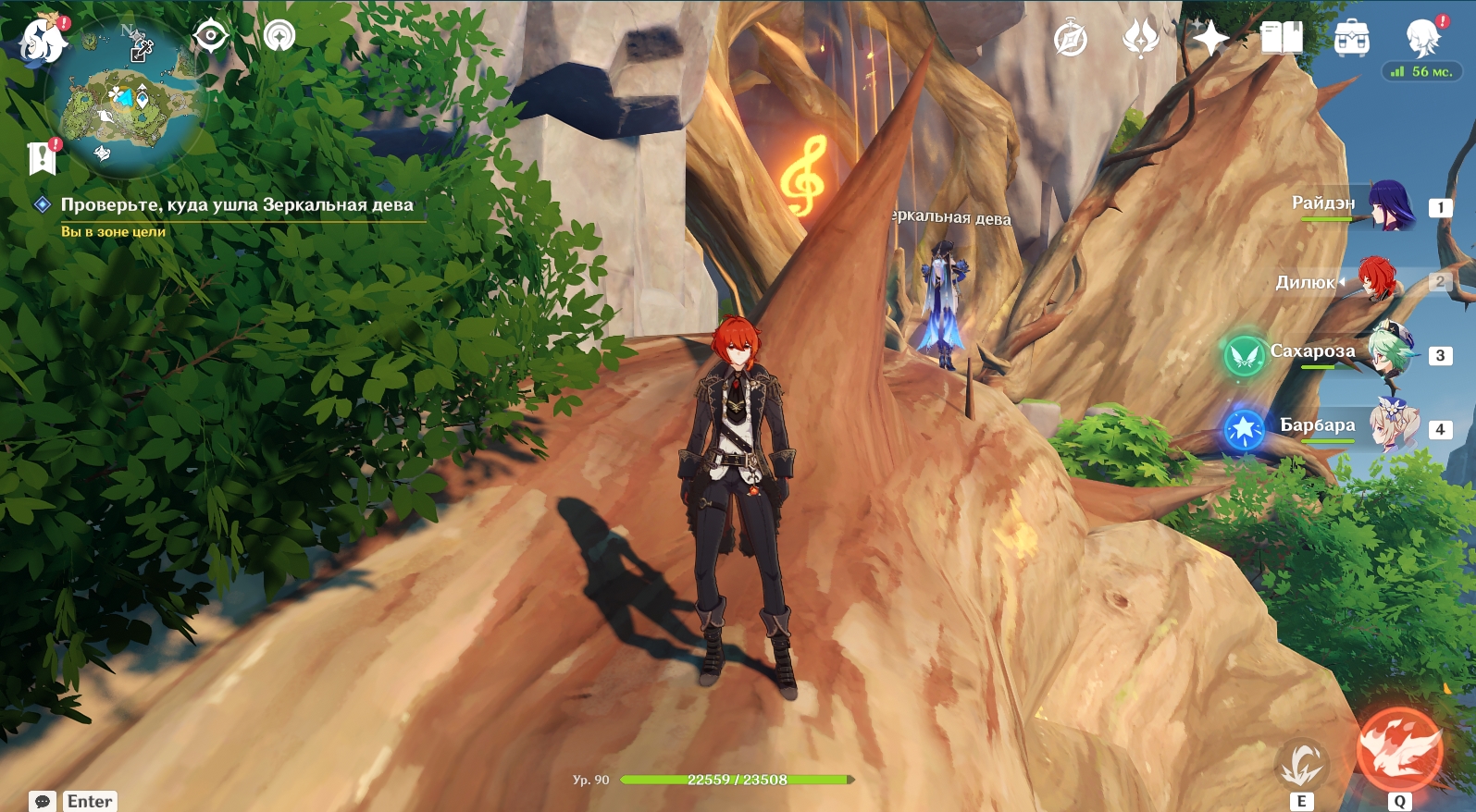Viewport: 1476px width, 812px height.
Task: Unleash Diluc's fiery elemental burst
Action: 1399,750
